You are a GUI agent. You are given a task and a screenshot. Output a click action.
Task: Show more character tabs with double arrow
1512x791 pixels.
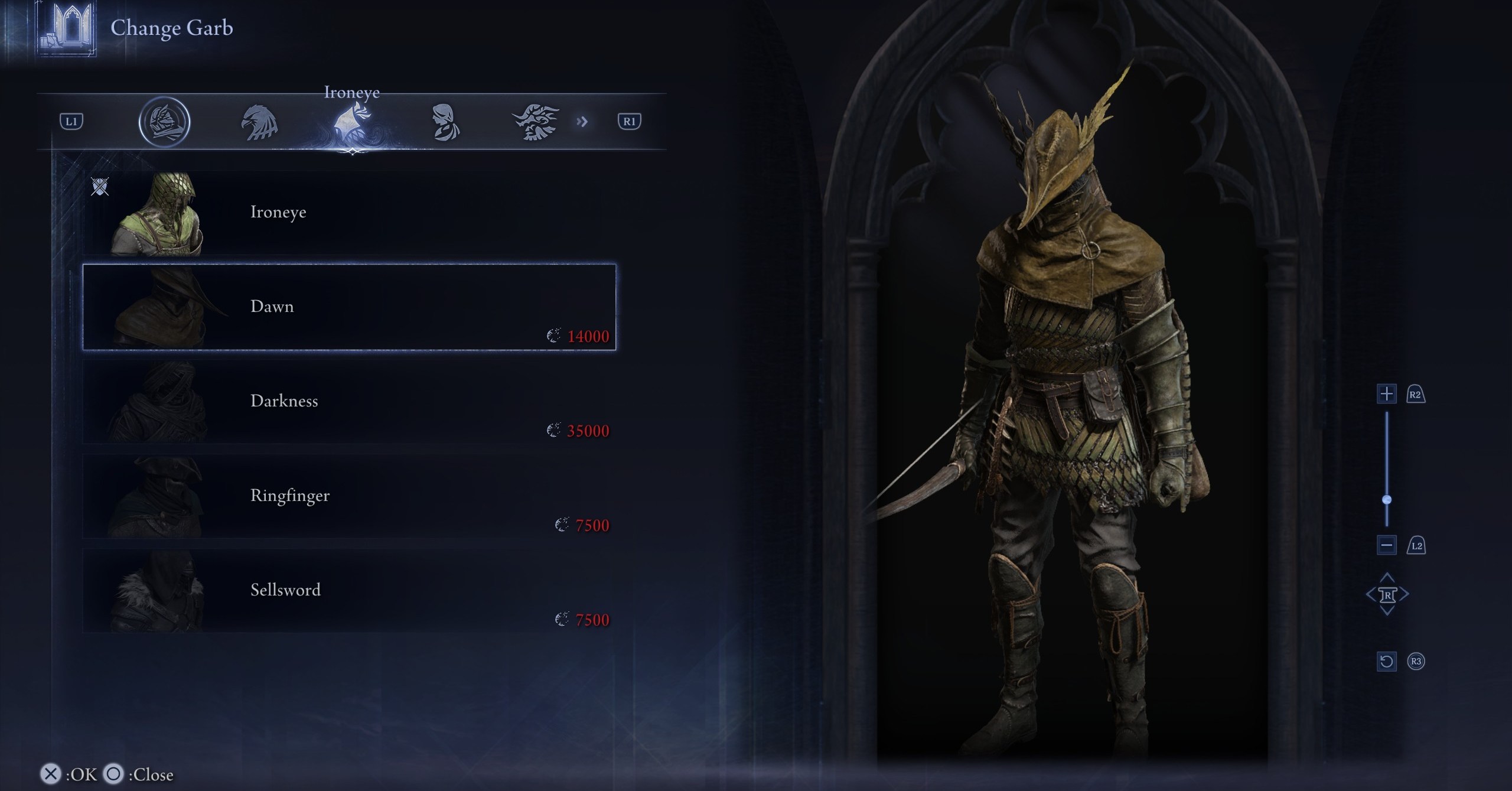[582, 122]
